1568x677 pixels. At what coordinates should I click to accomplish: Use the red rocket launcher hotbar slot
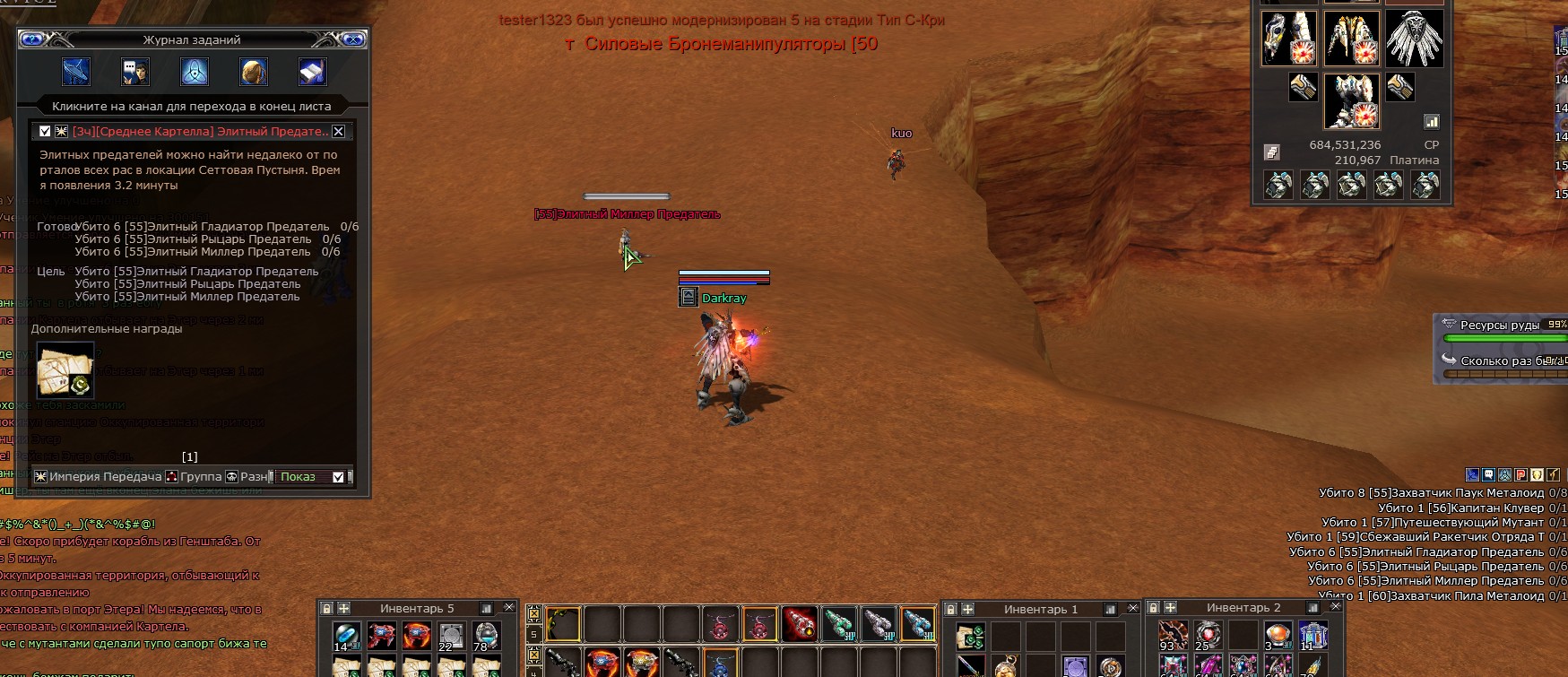tap(800, 624)
